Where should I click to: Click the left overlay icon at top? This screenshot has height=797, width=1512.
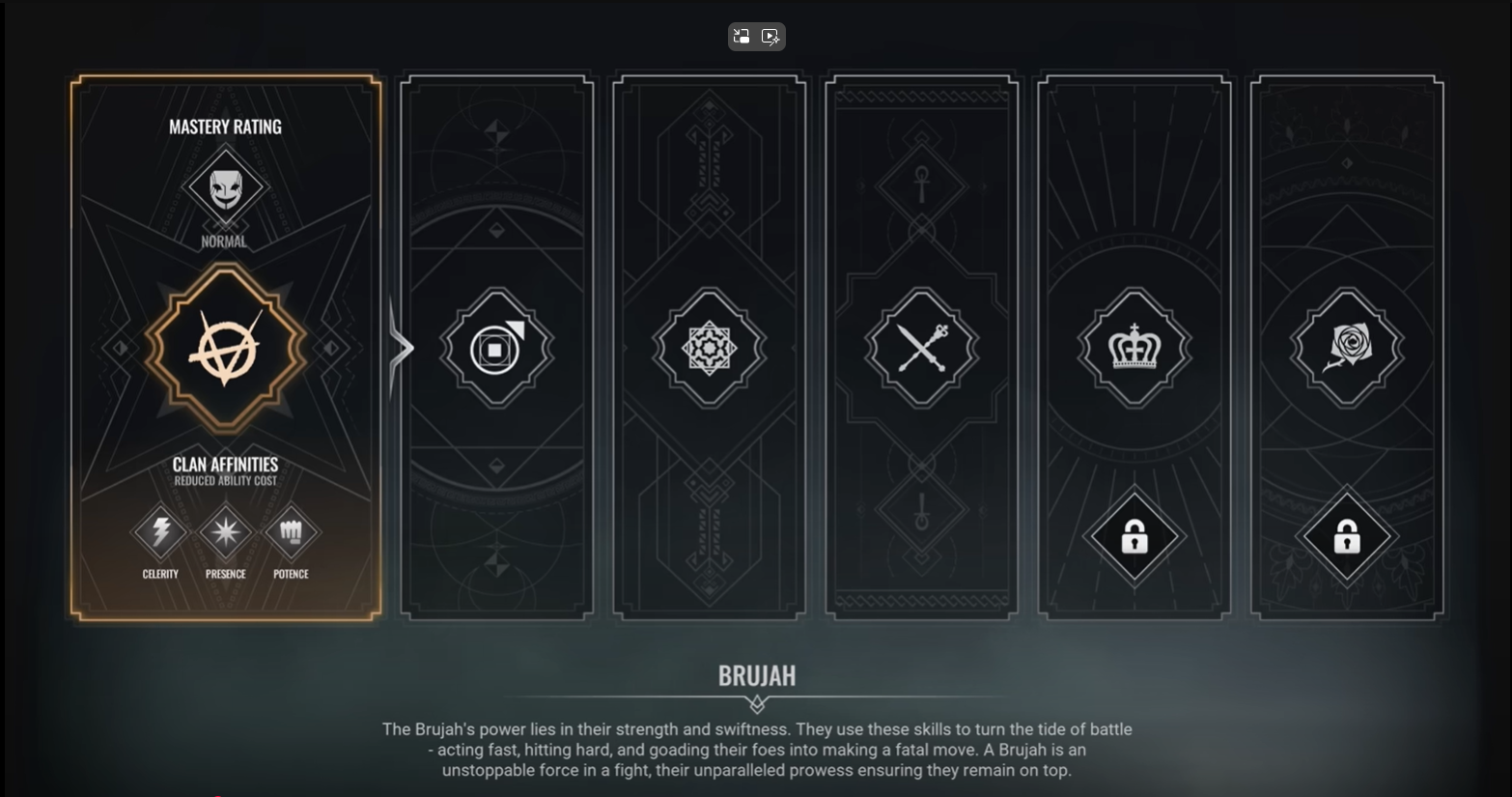point(742,37)
